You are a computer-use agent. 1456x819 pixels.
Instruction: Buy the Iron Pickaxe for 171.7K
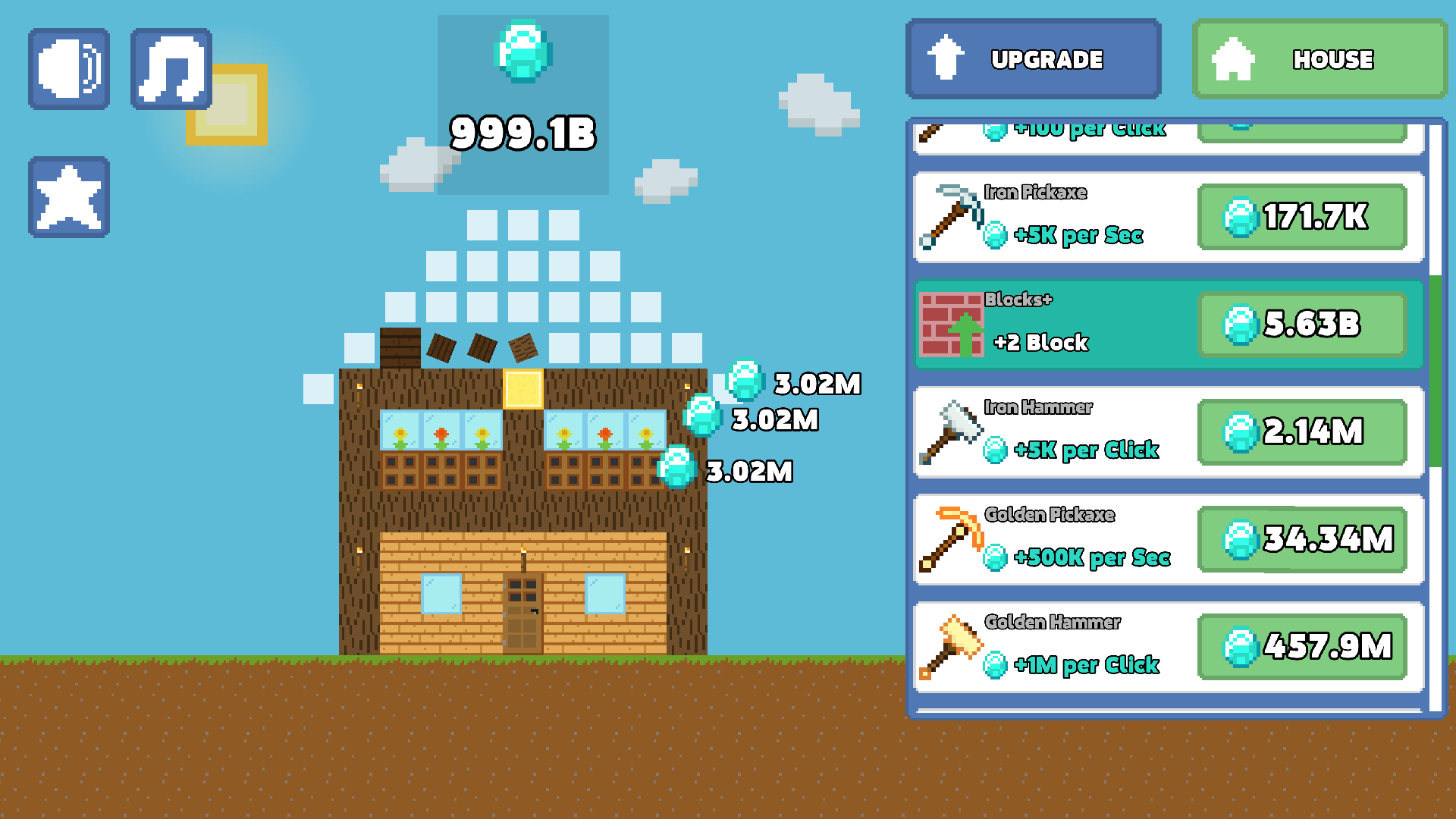tap(1302, 218)
